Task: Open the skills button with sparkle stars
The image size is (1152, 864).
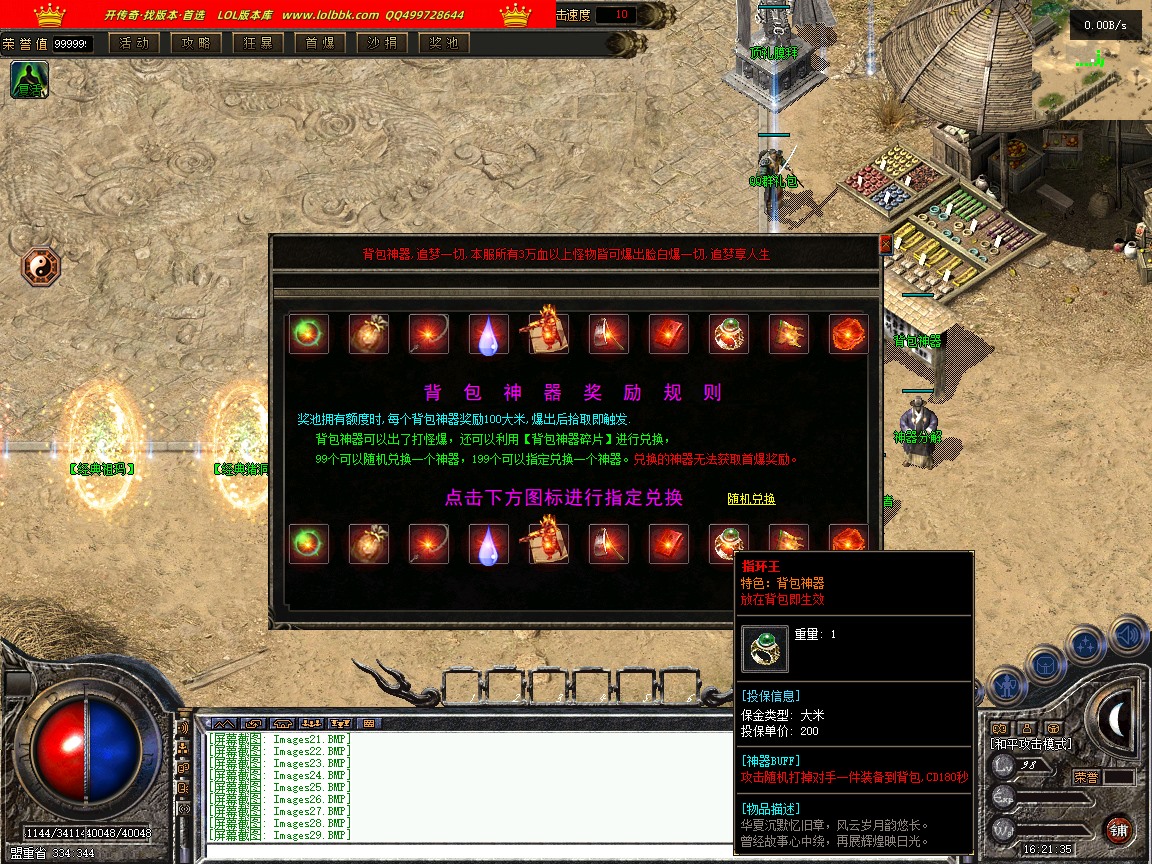Action: 1086,644
